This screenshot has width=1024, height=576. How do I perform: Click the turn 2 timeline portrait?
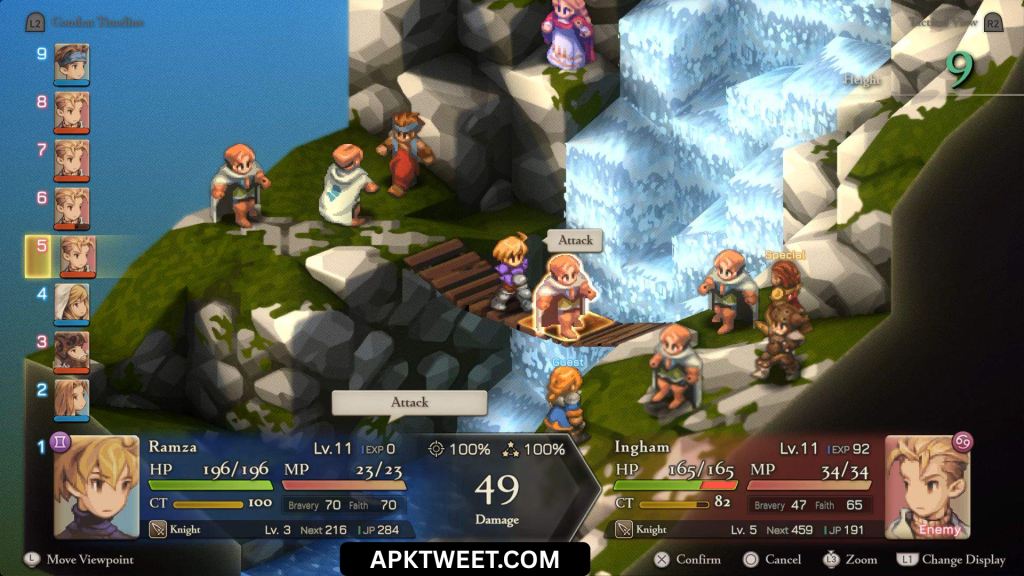tap(72, 398)
